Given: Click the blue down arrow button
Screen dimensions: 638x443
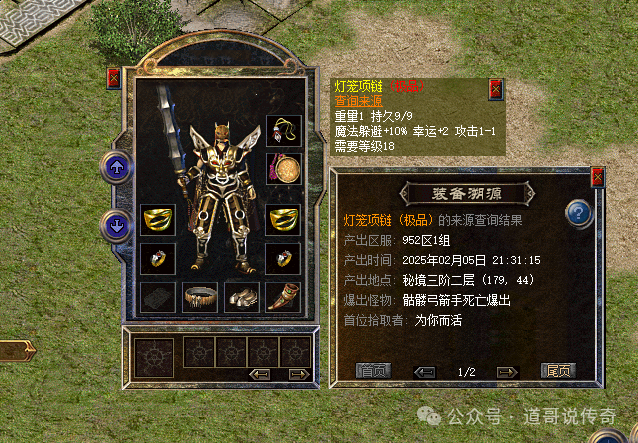Looking at the screenshot, I should pyautogui.click(x=117, y=226).
